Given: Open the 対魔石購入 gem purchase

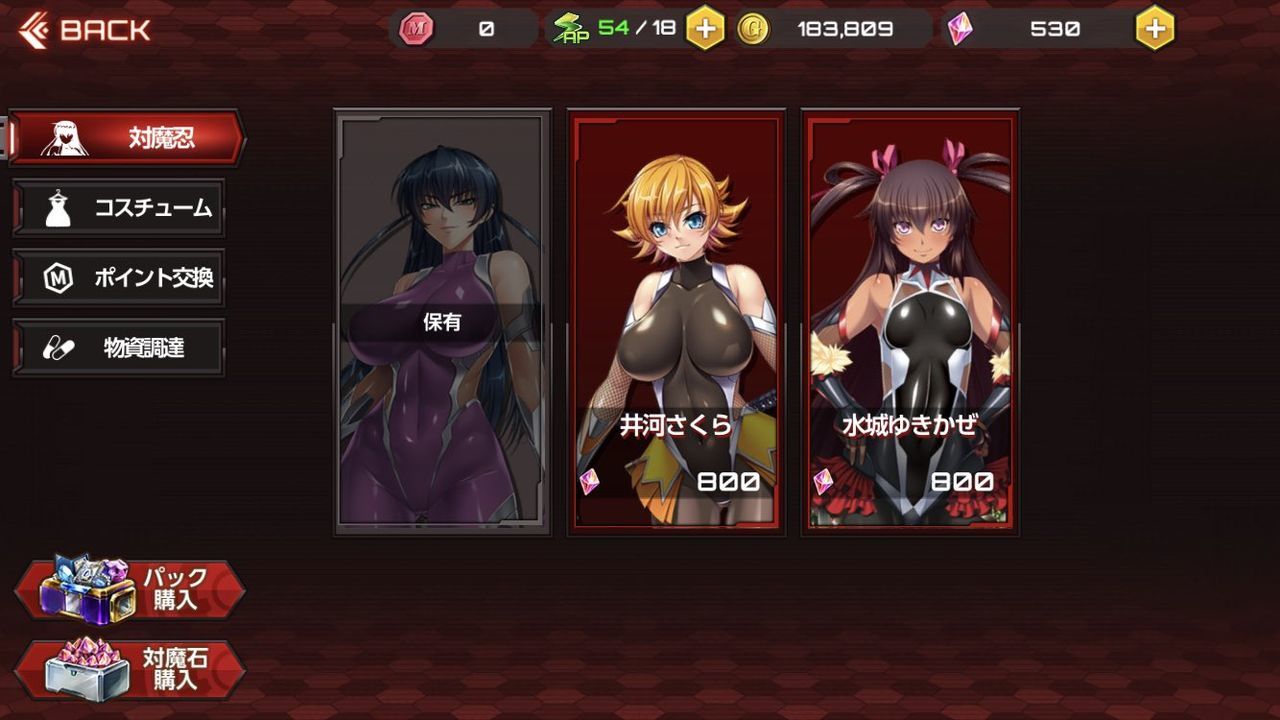Looking at the screenshot, I should click(x=130, y=669).
